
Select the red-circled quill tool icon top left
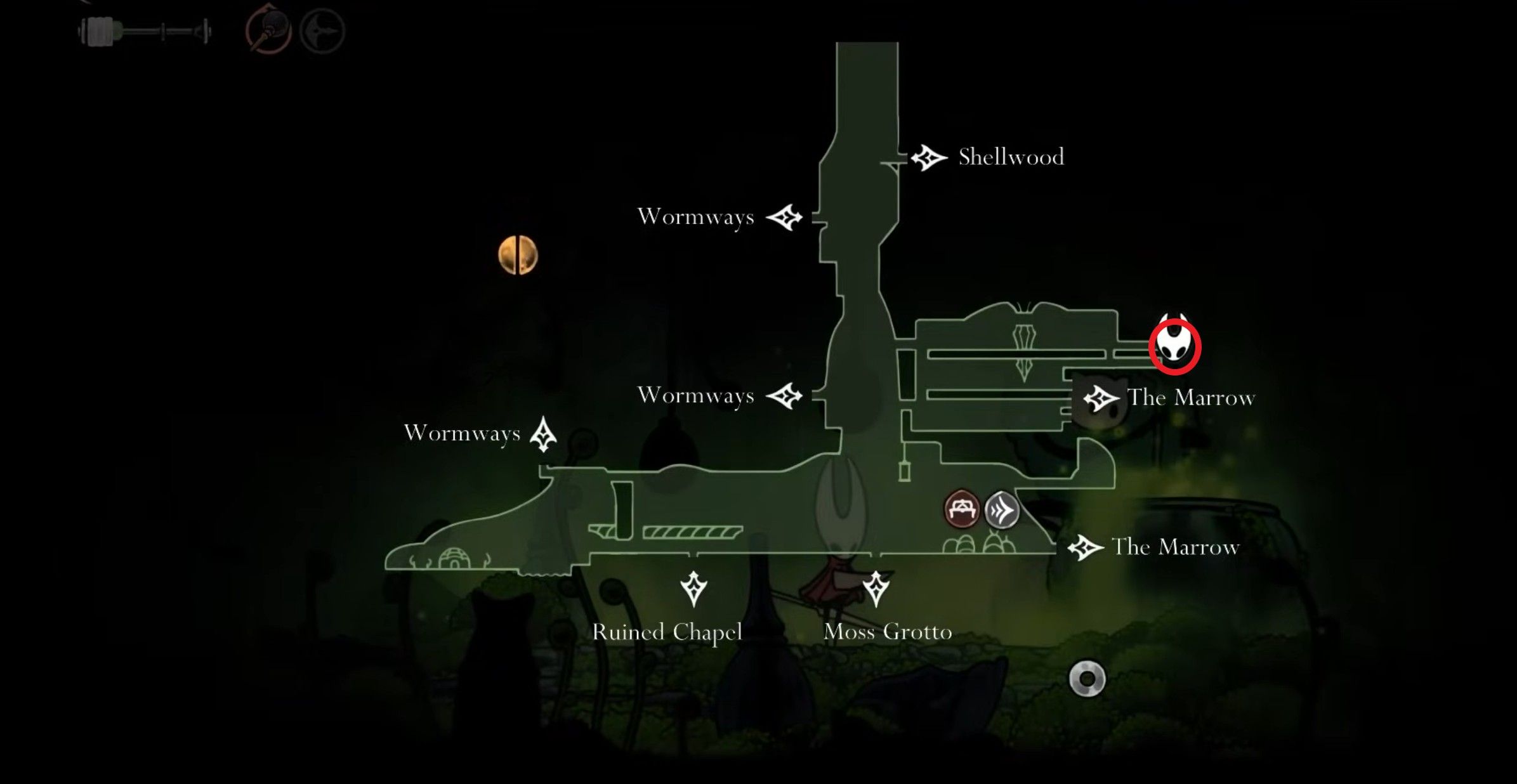[x=270, y=29]
